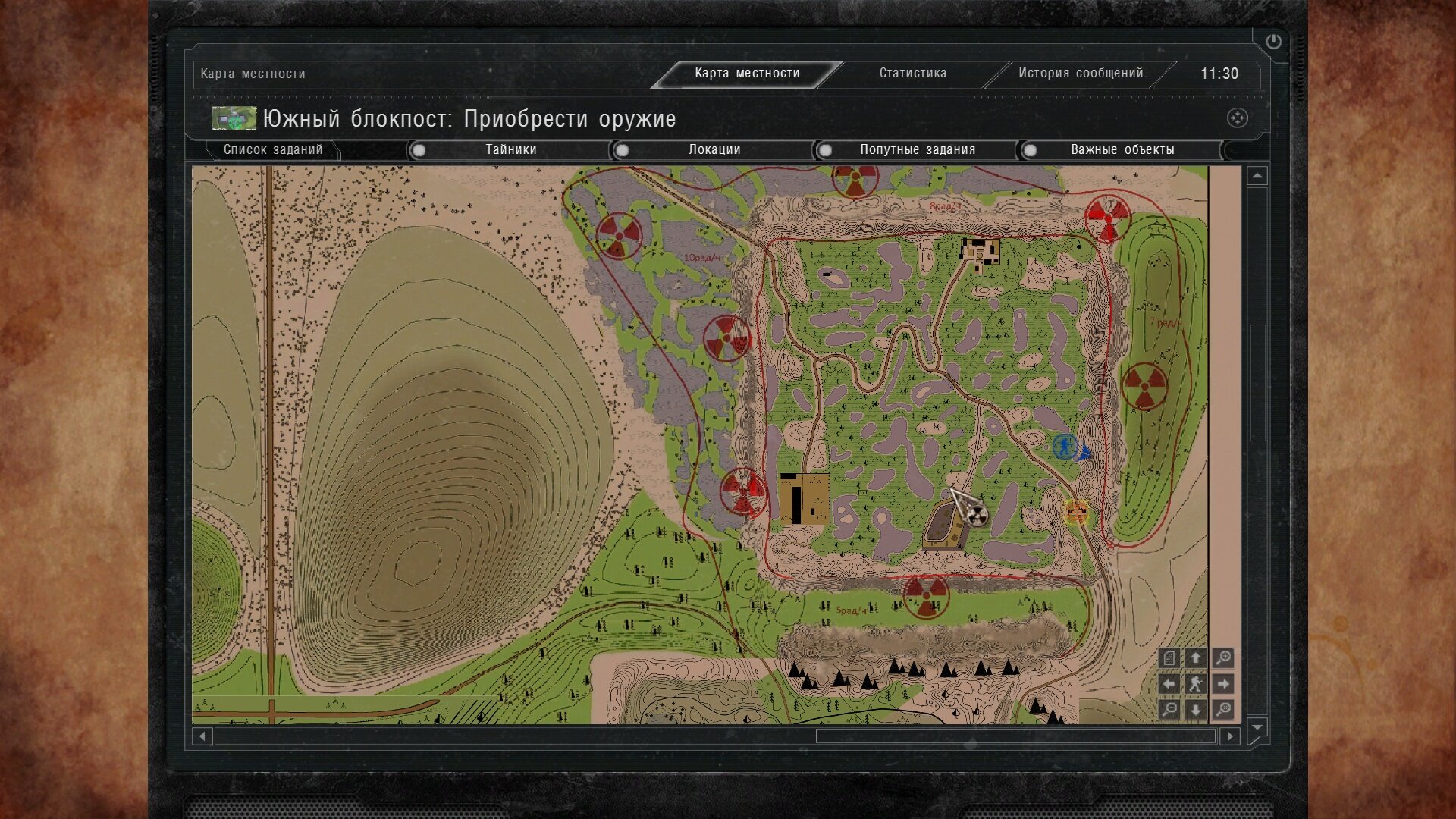This screenshot has height=819, width=1456.
Task: Click the power button to close the PDA
Action: [x=1273, y=42]
